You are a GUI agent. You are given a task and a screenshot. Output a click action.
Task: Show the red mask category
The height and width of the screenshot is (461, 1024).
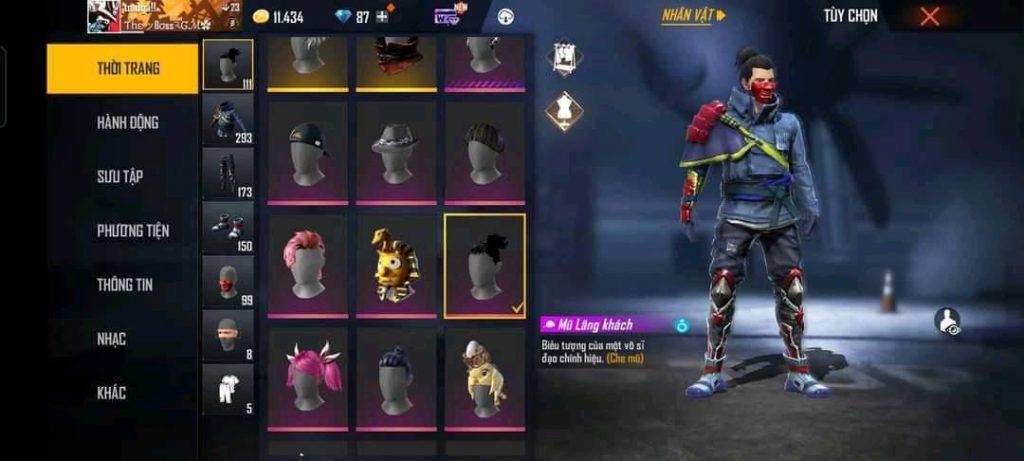pyautogui.click(x=228, y=281)
